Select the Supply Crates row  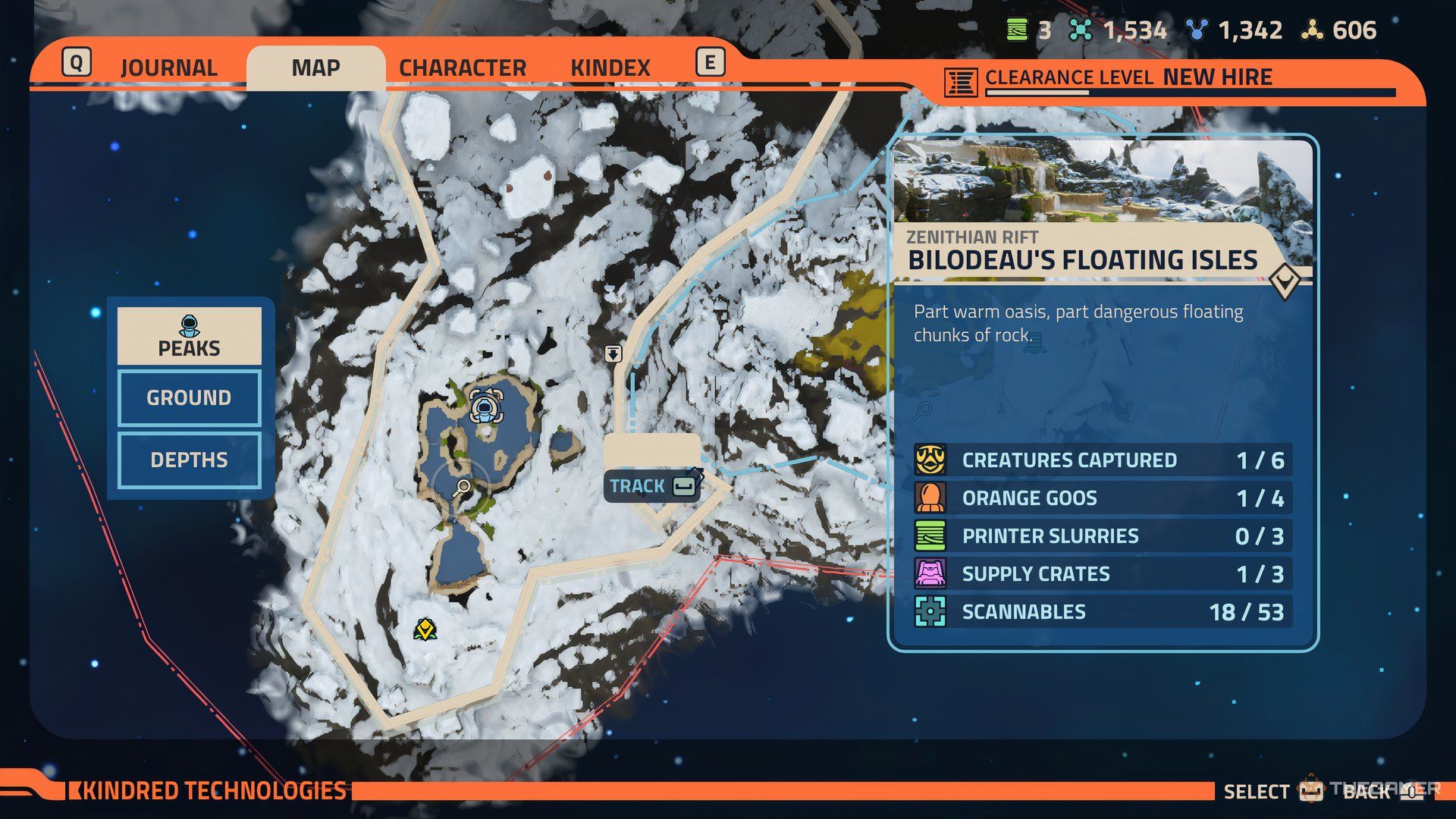click(1102, 574)
